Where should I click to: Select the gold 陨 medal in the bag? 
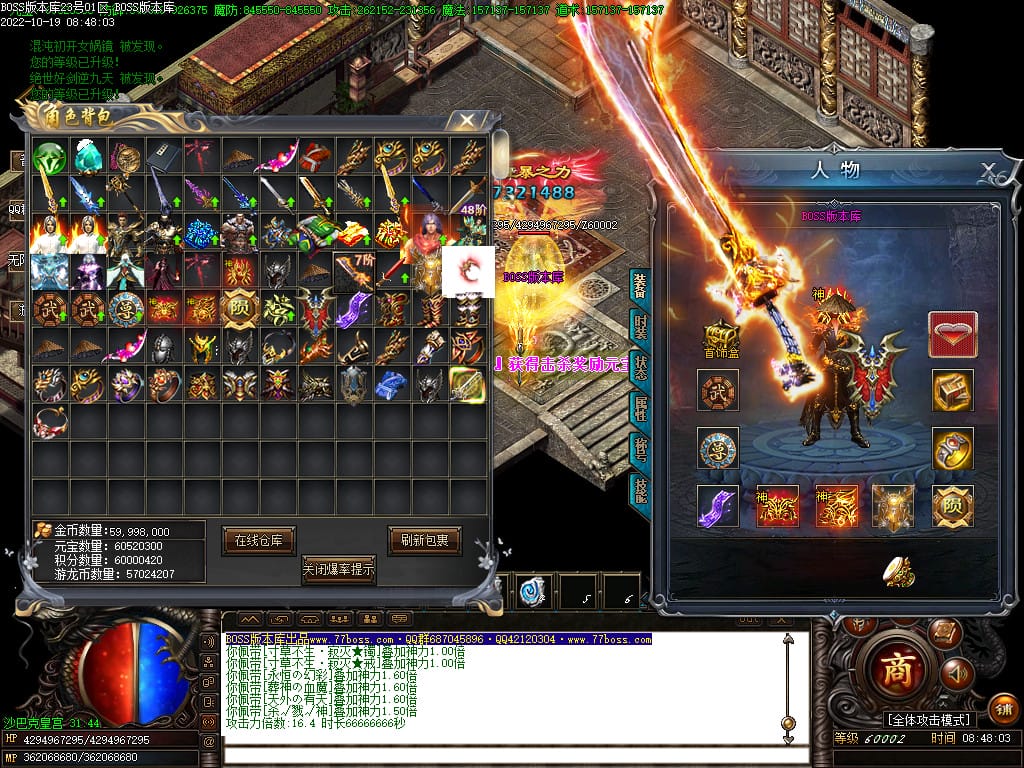pos(240,306)
